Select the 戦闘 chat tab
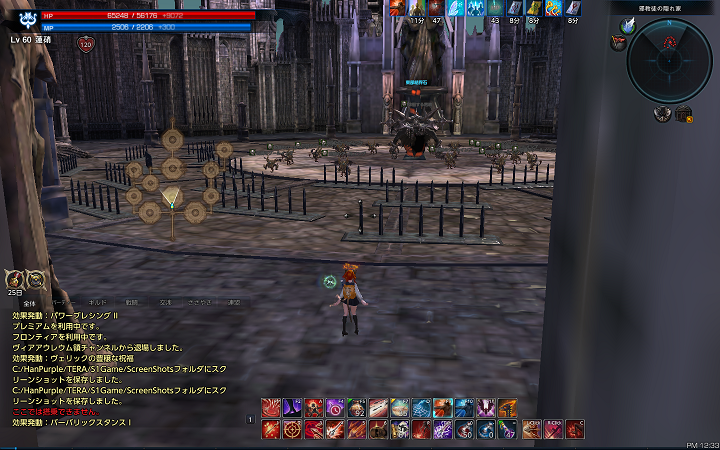Image resolution: width=720 pixels, height=450 pixels. (132, 301)
